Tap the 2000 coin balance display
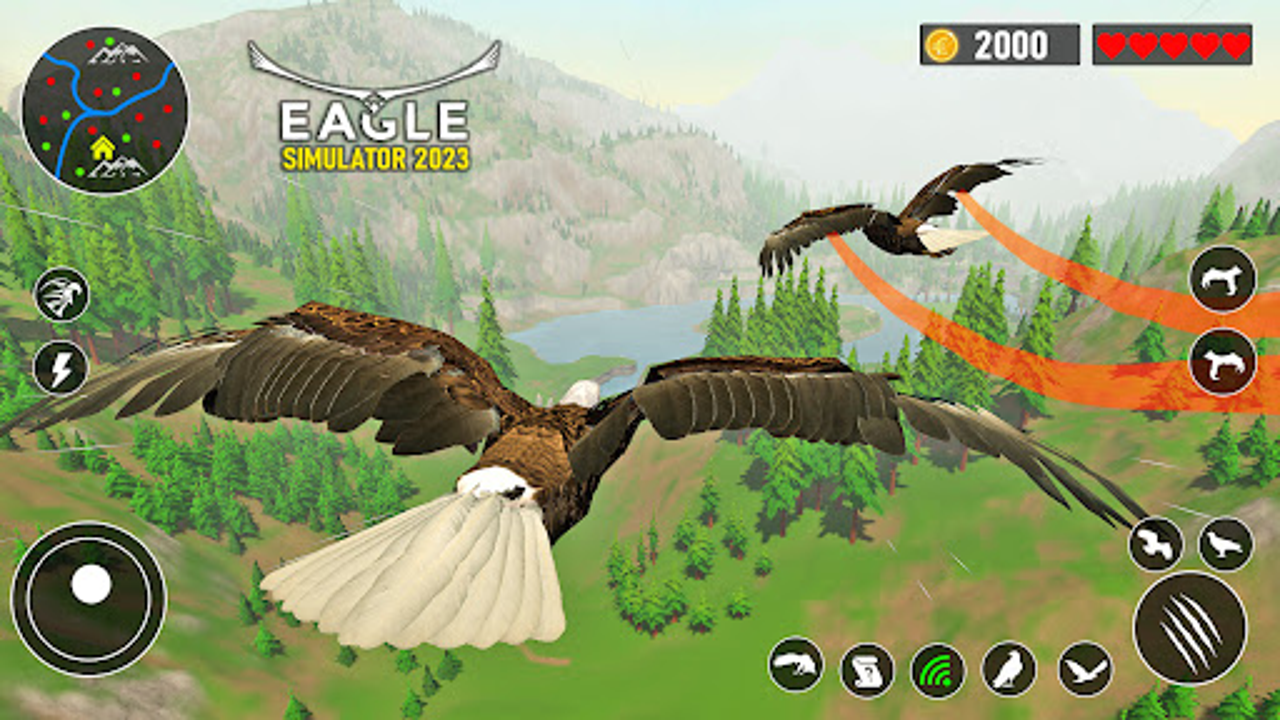This screenshot has height=720, width=1280. pyautogui.click(x=1000, y=43)
